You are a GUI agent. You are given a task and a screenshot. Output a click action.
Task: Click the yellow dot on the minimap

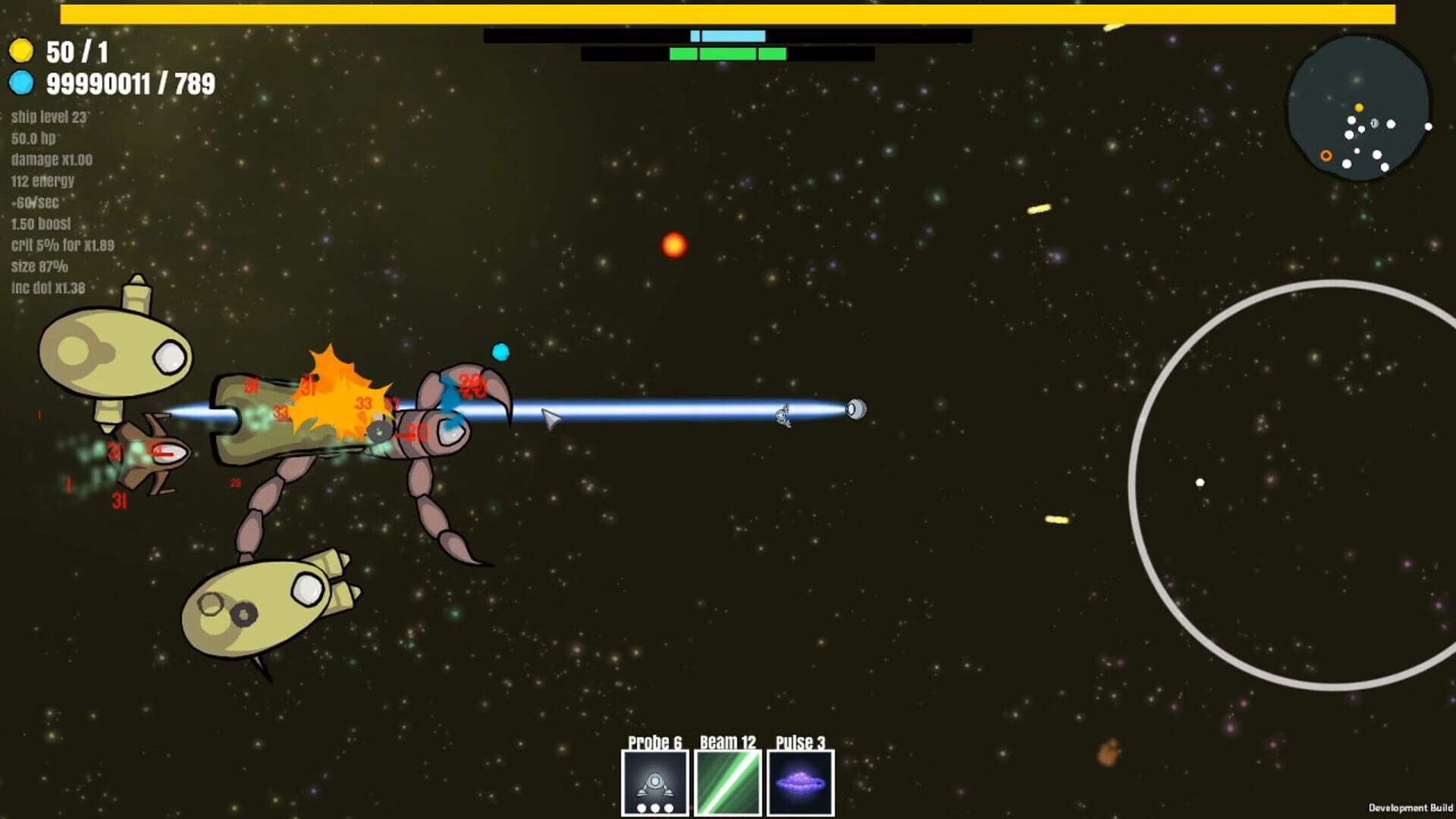coord(1359,108)
